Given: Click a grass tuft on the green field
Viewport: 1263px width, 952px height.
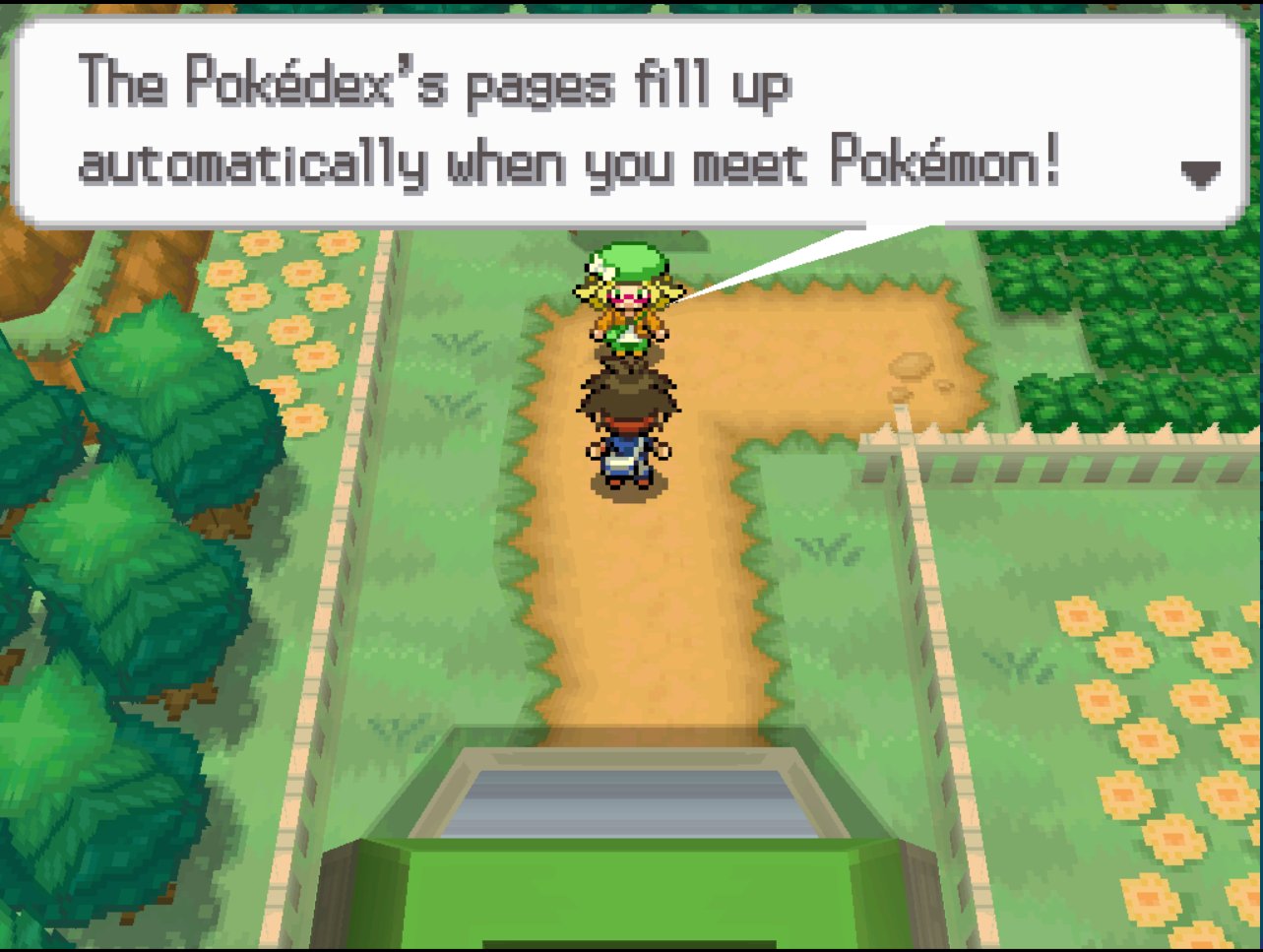Looking at the screenshot, I should point(453,404).
